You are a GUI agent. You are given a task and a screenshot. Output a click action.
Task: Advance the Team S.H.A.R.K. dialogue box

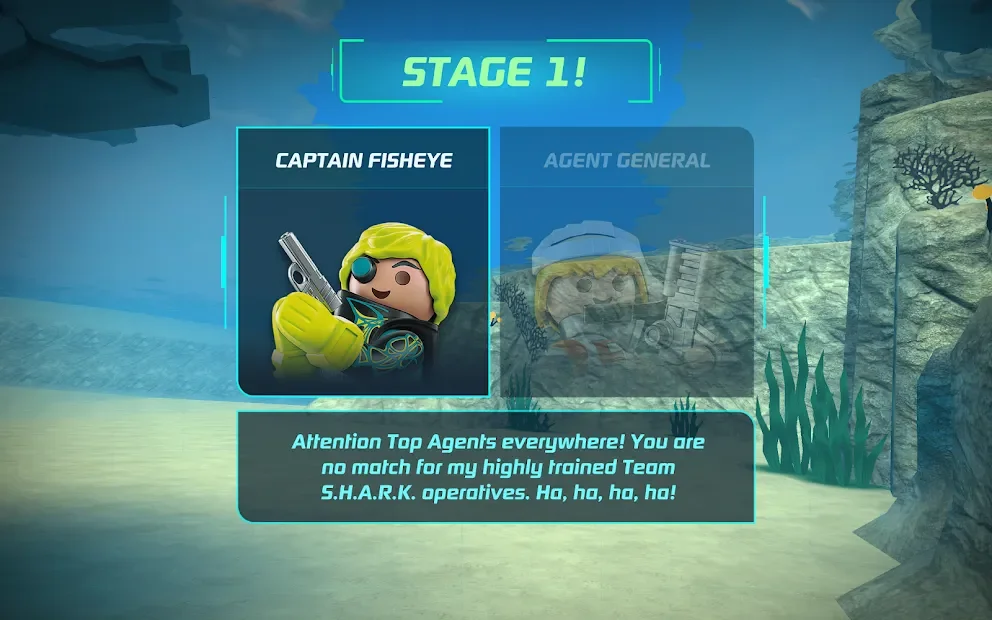click(496, 467)
